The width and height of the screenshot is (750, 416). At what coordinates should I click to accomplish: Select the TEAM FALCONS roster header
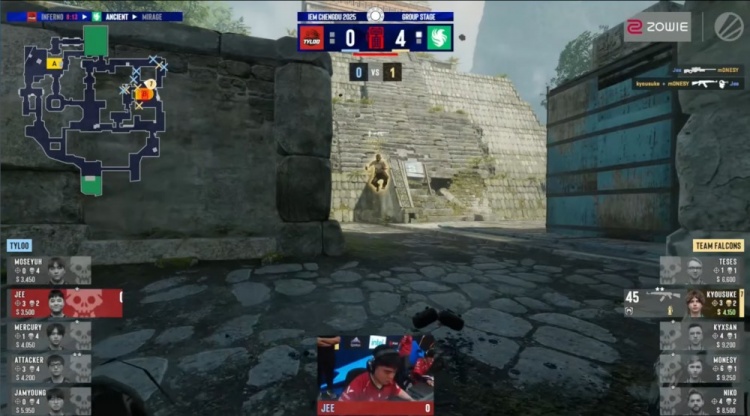pos(718,246)
